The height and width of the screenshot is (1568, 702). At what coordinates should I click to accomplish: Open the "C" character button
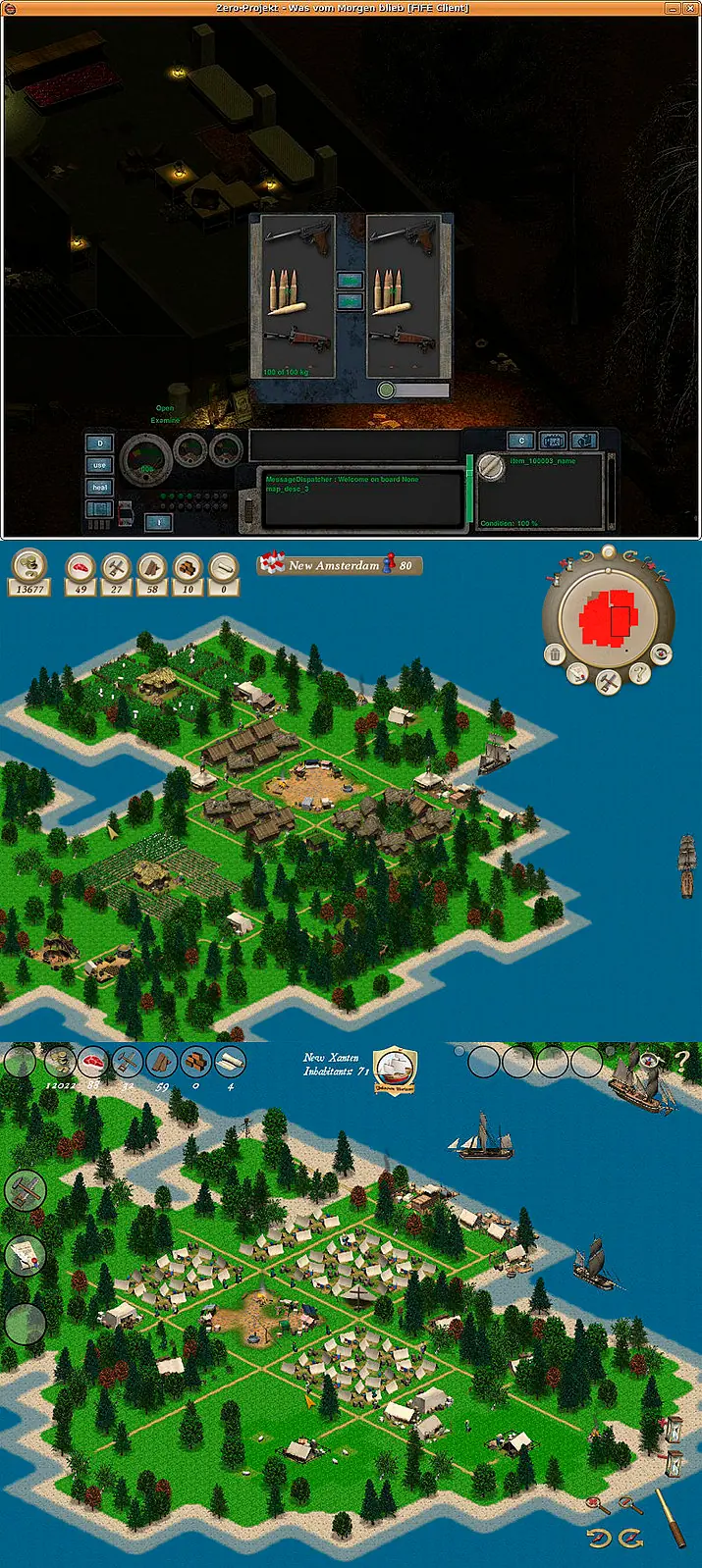coord(521,441)
